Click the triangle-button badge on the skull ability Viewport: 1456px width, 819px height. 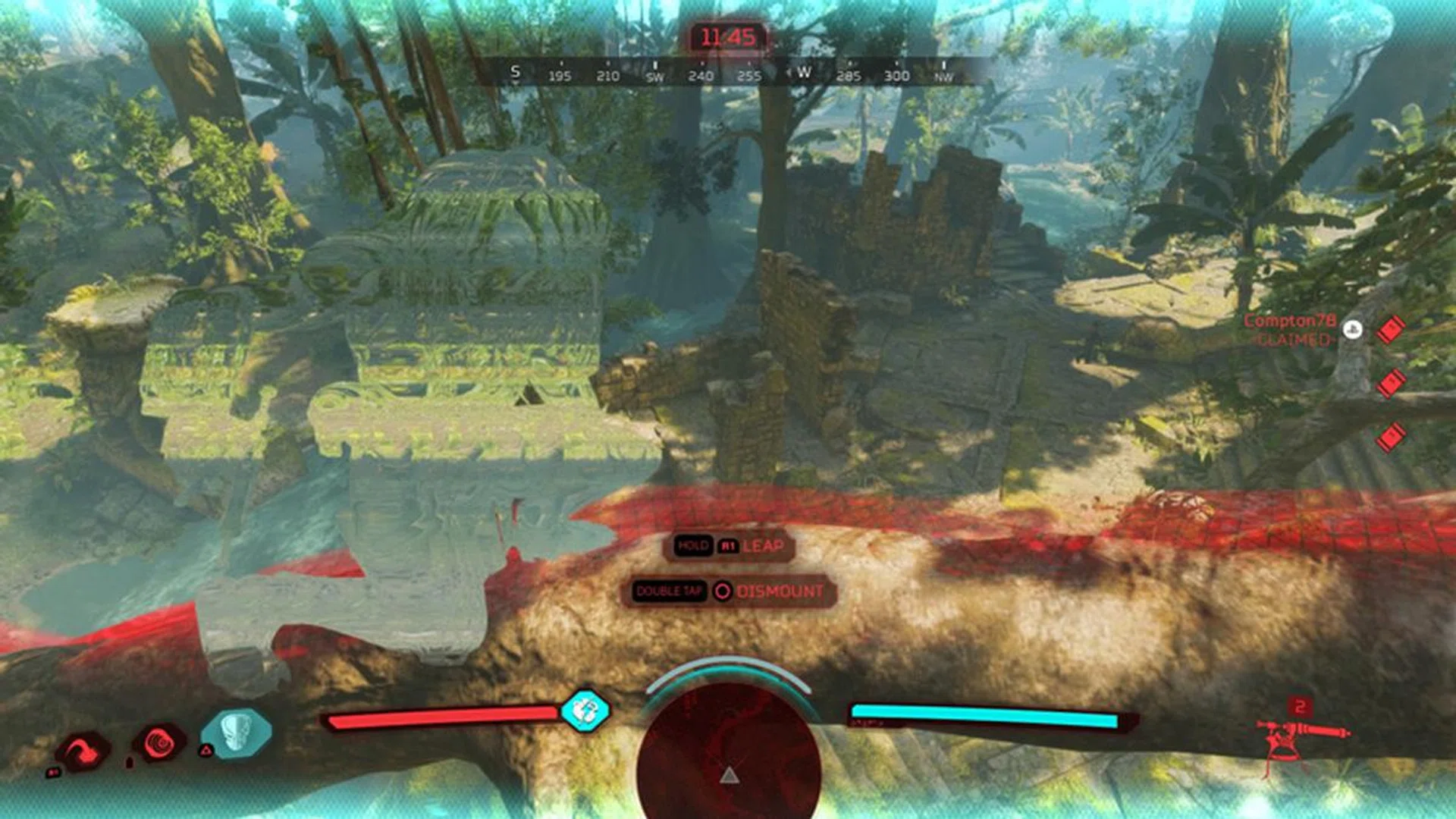coord(206,751)
